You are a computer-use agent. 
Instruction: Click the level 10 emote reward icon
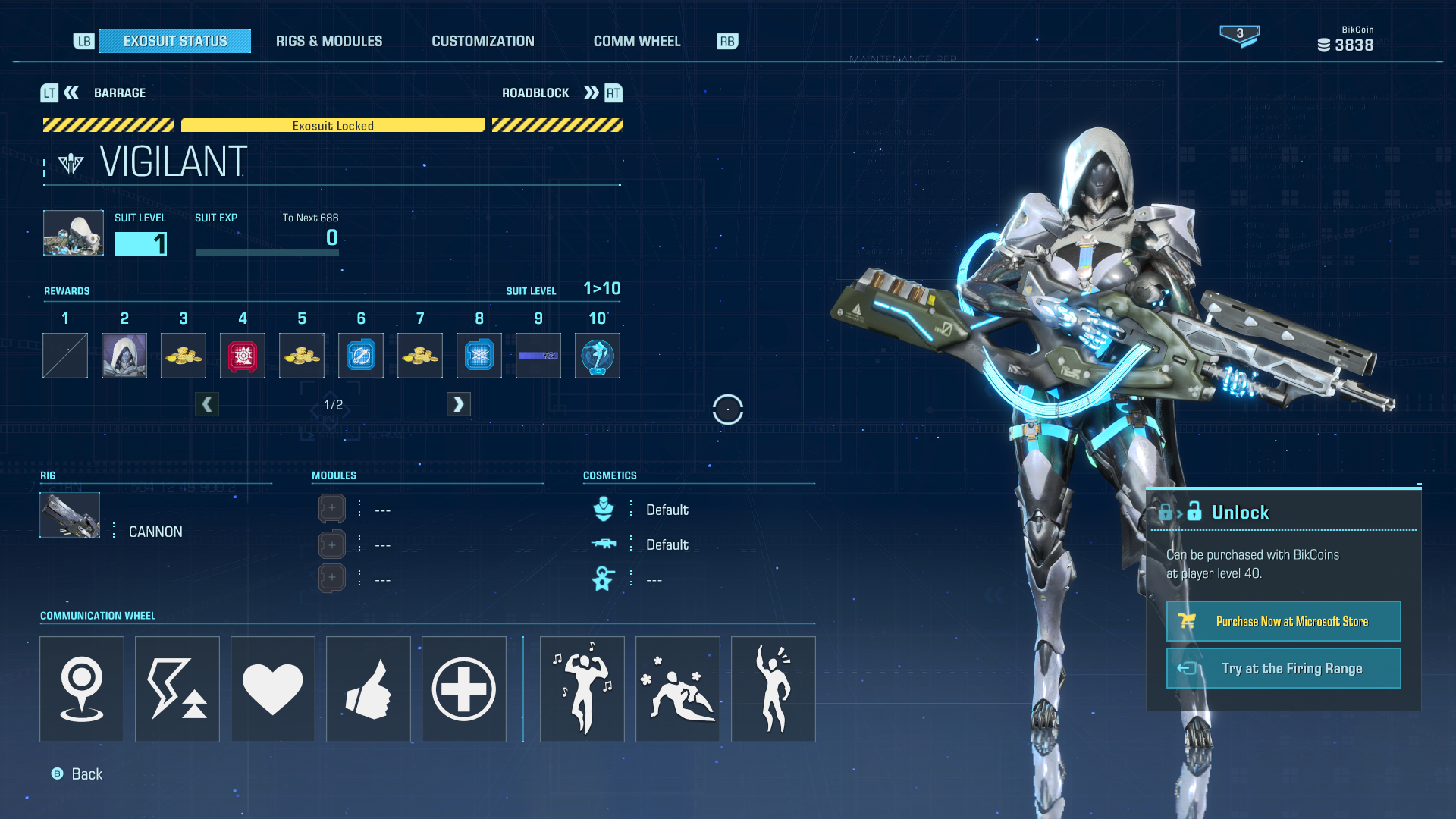[x=597, y=355]
